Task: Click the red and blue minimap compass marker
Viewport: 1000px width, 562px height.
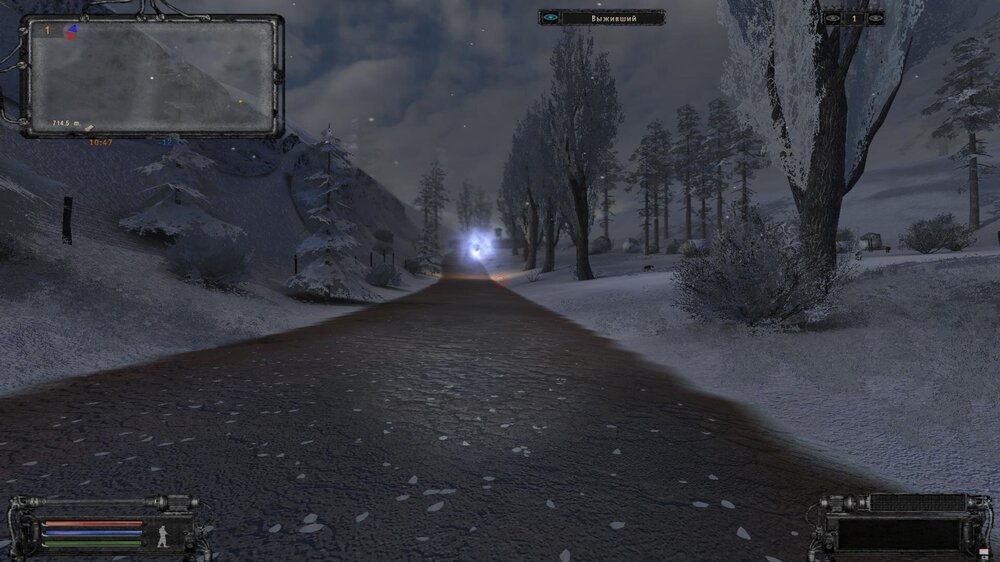Action: click(71, 31)
